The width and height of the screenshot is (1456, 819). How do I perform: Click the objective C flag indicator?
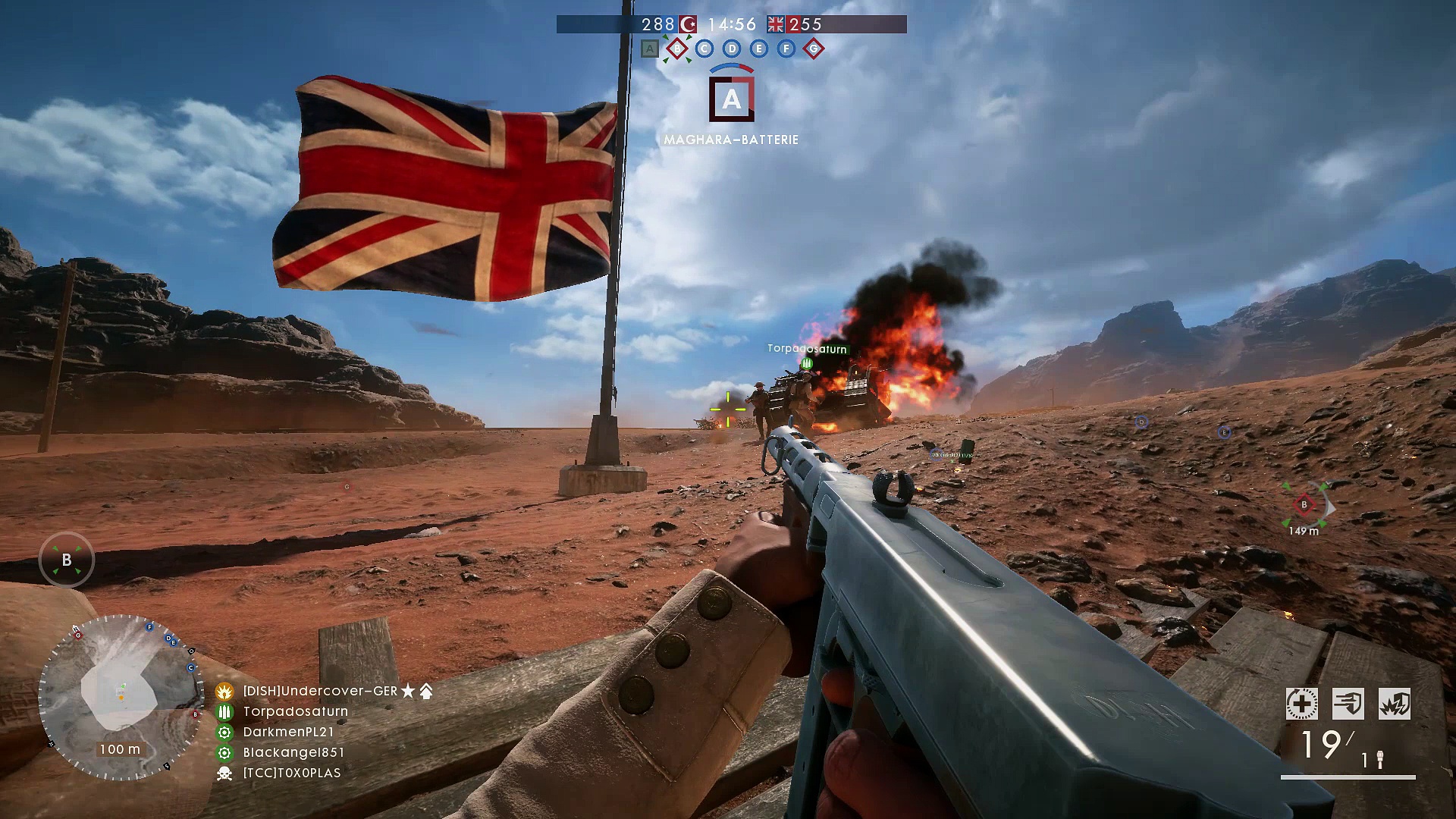tap(704, 49)
